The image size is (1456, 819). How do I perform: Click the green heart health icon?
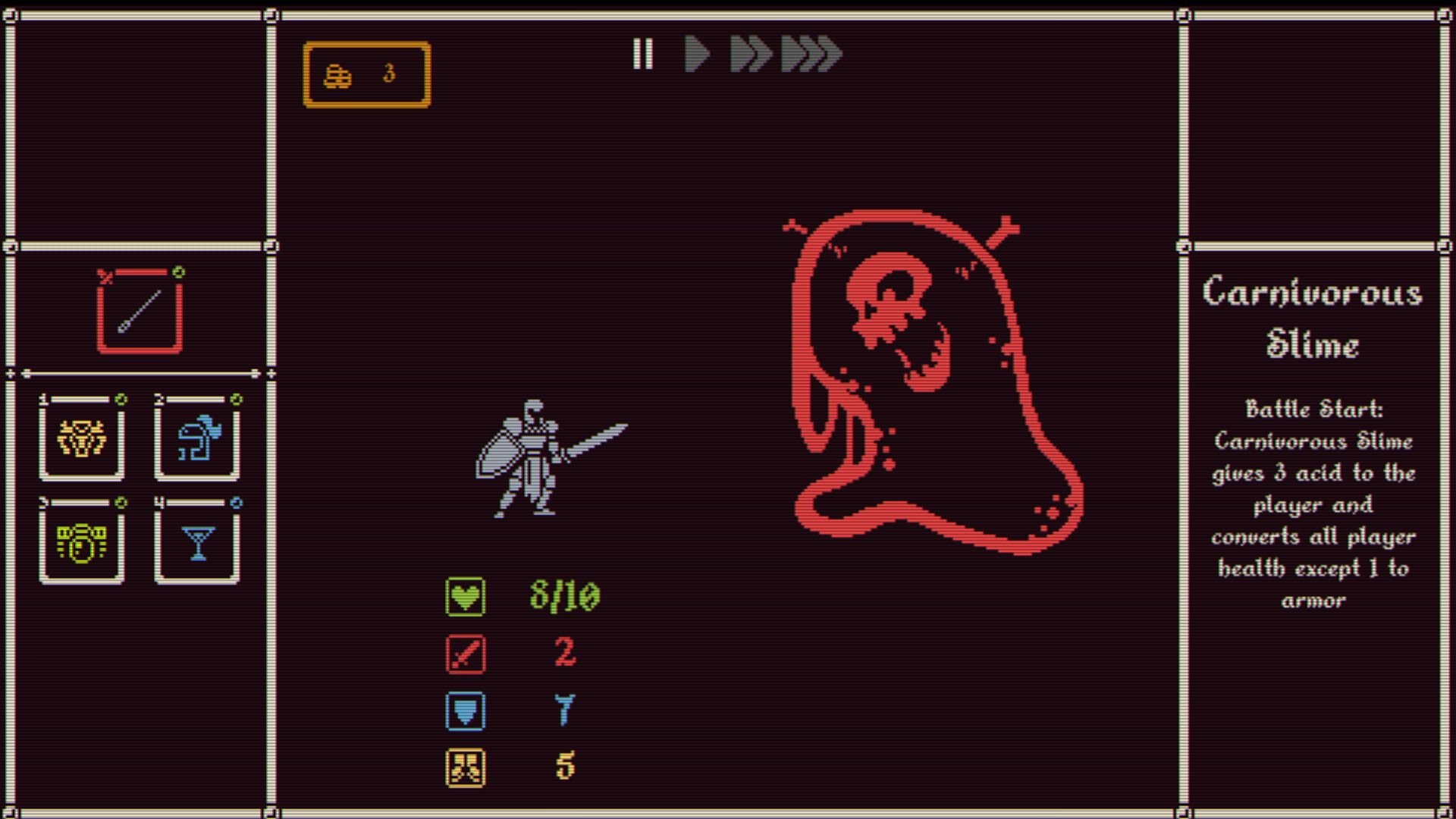pos(466,595)
